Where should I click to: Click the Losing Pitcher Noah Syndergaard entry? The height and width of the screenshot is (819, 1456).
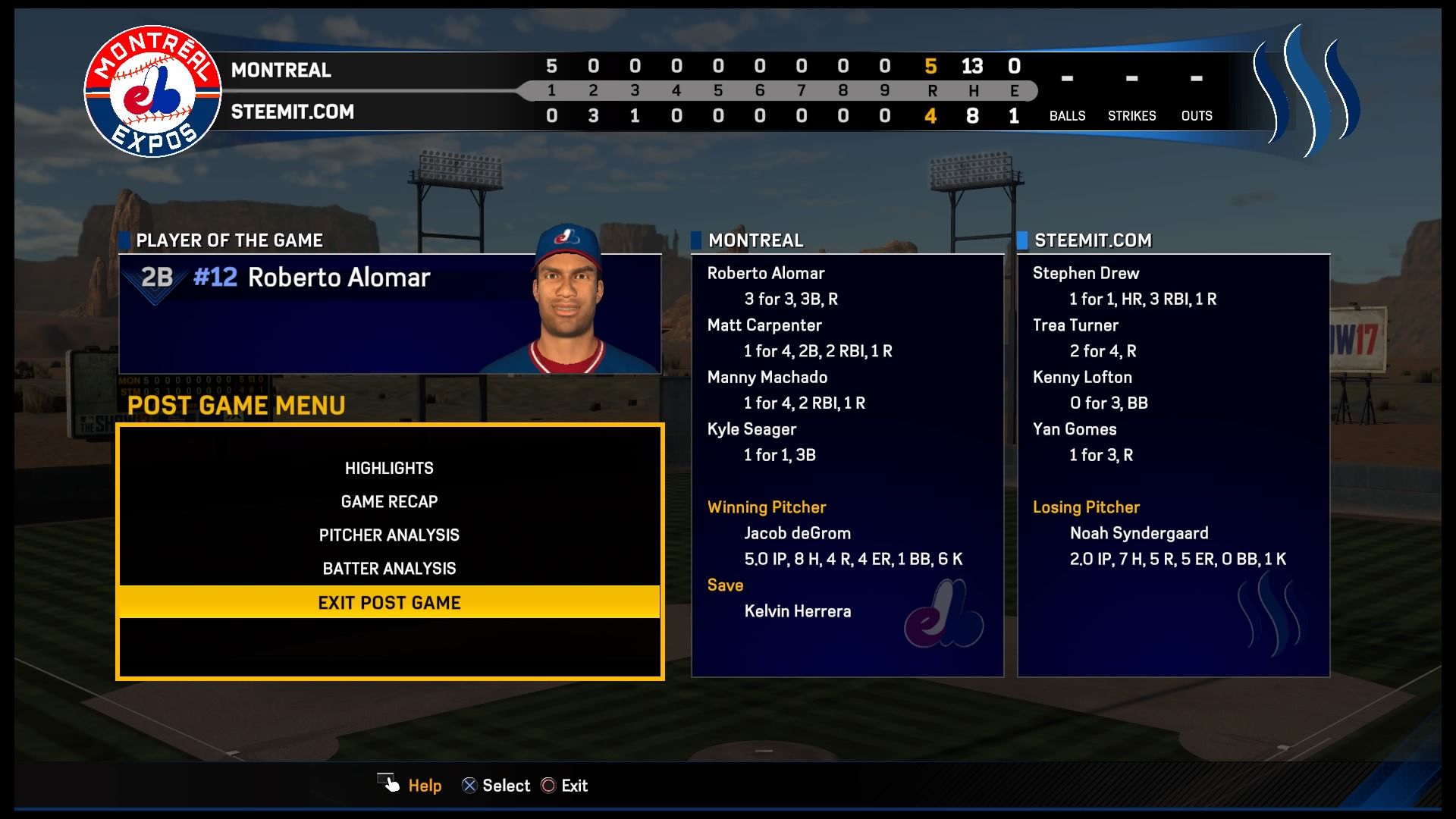coord(1134,533)
